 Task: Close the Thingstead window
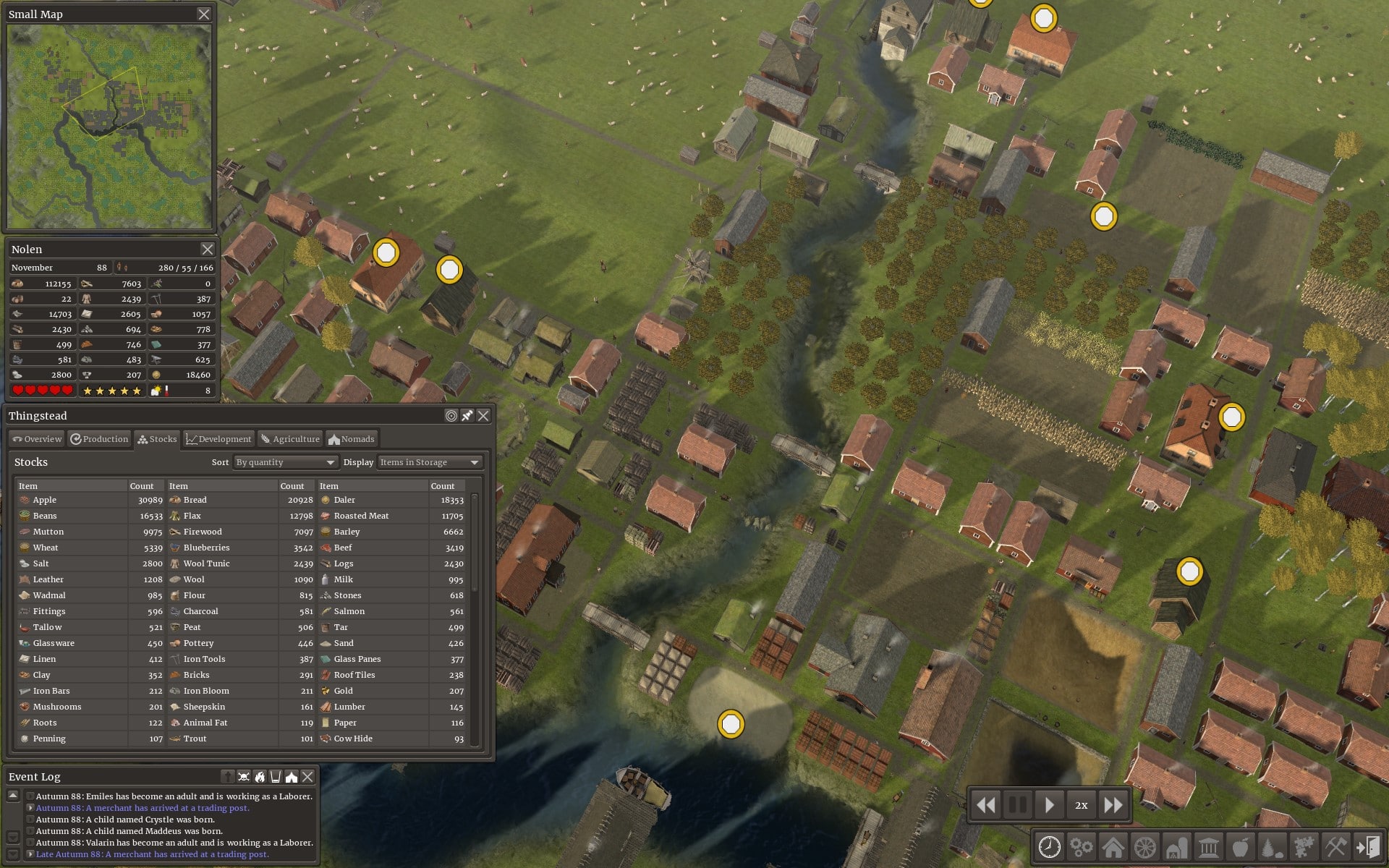pos(483,416)
